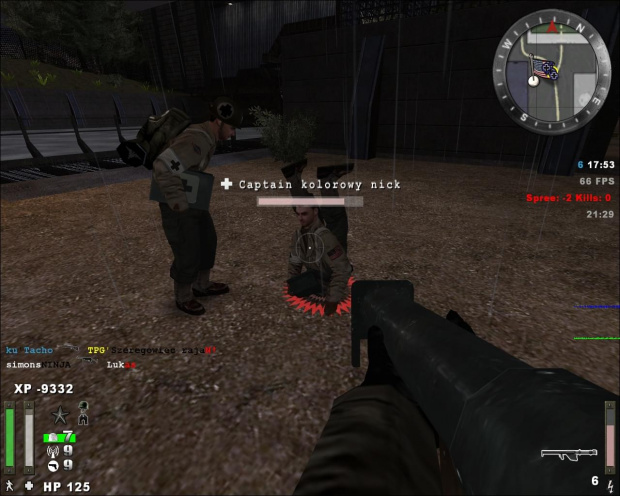Click the medic cross beside Captain kolorowy nick

click(x=226, y=184)
